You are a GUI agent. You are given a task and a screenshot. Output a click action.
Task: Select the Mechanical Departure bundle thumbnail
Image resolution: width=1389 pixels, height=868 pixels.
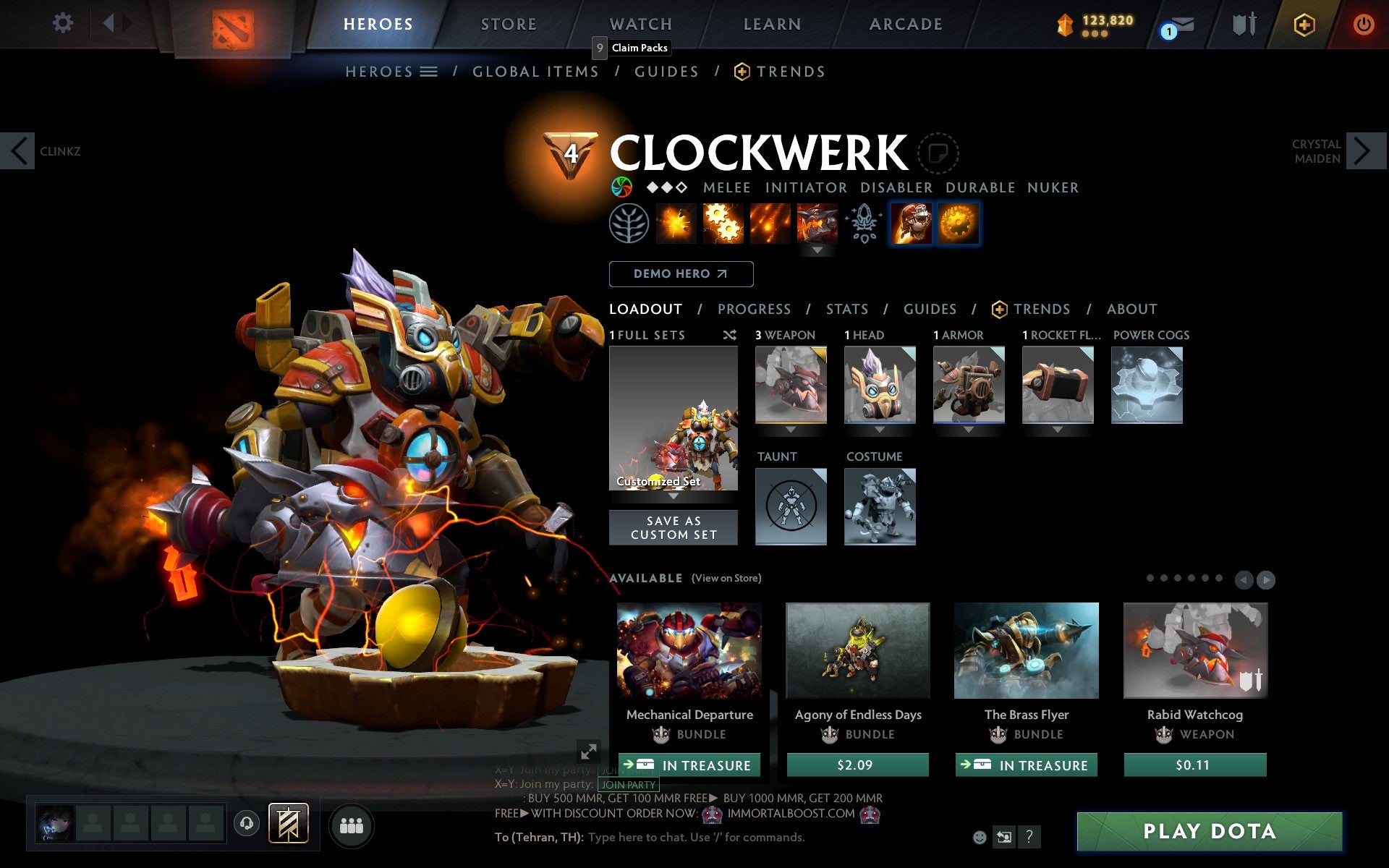point(688,651)
